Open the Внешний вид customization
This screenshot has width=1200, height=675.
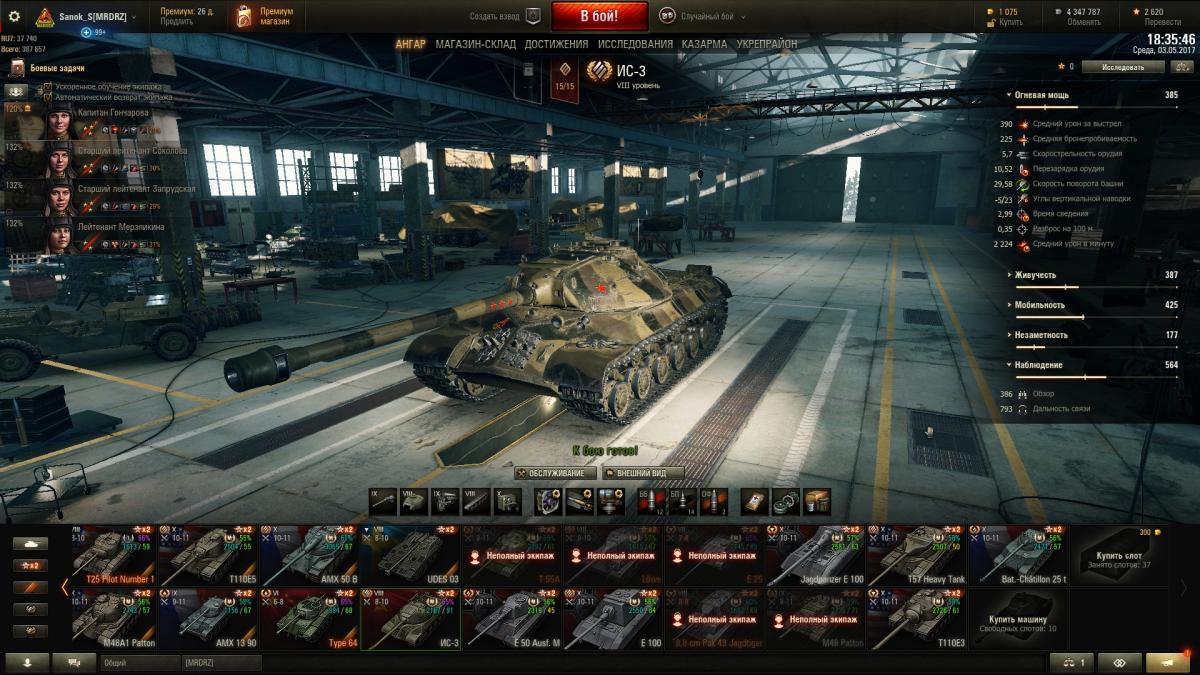pos(643,473)
